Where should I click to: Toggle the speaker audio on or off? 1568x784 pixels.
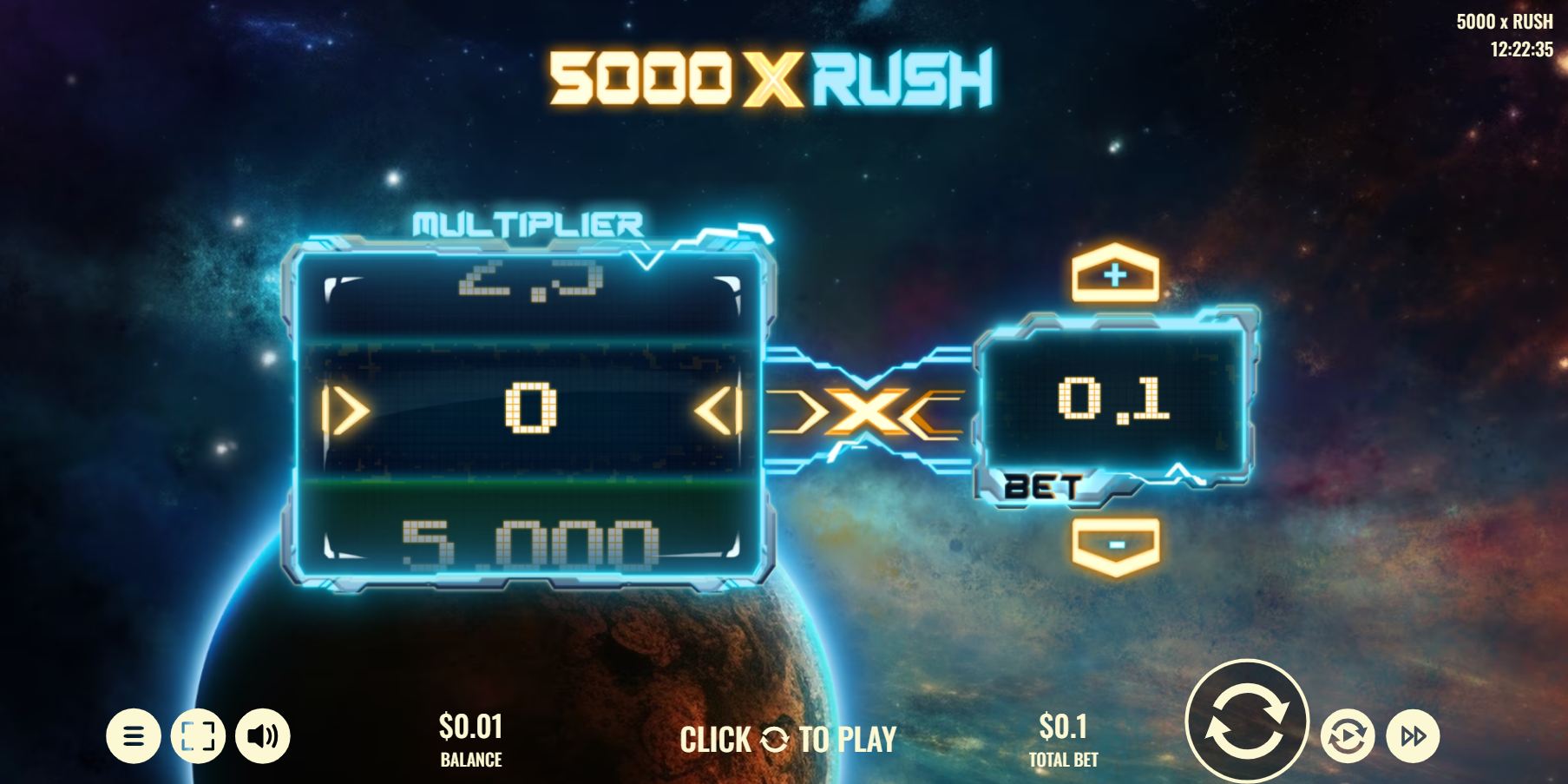click(263, 735)
